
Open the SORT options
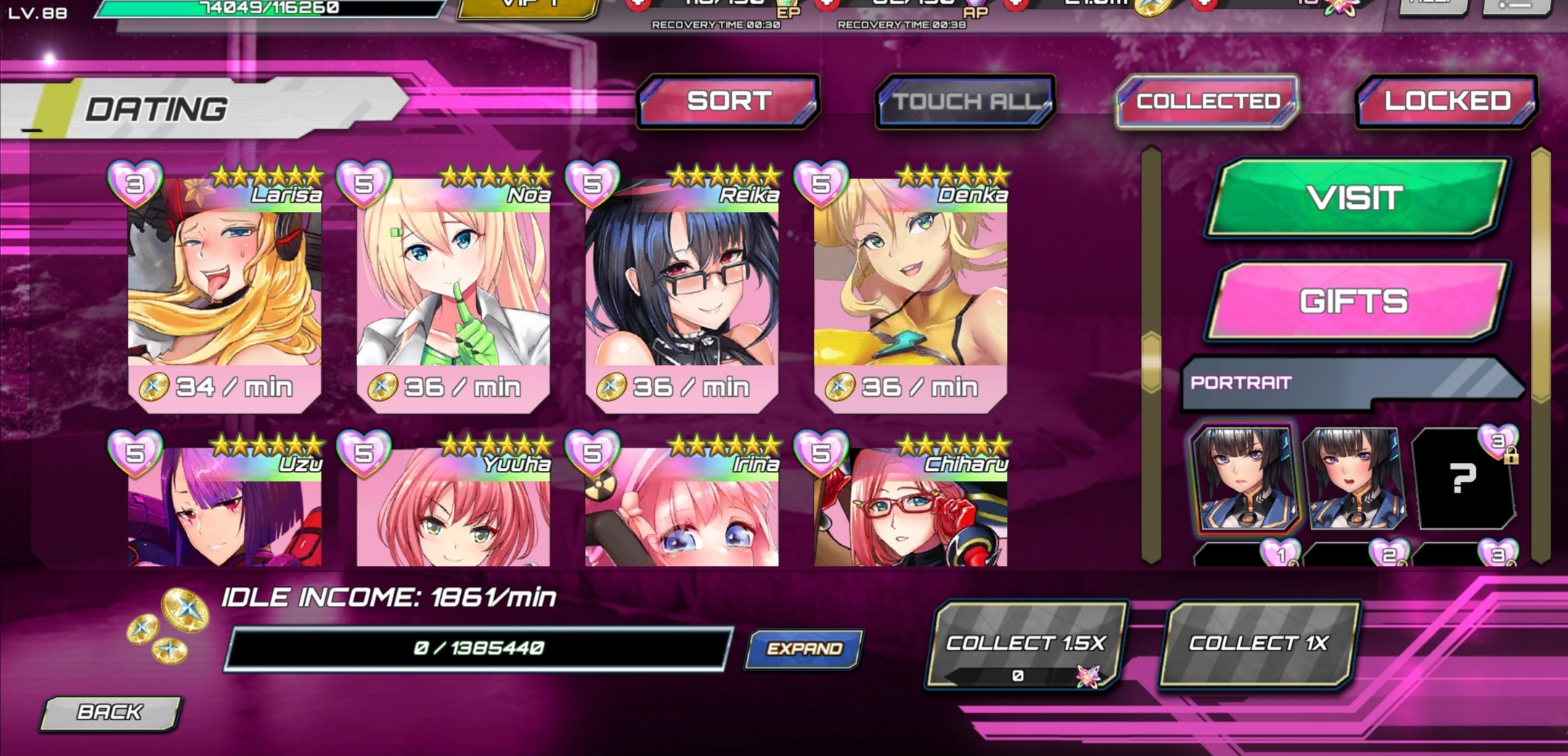tap(729, 102)
